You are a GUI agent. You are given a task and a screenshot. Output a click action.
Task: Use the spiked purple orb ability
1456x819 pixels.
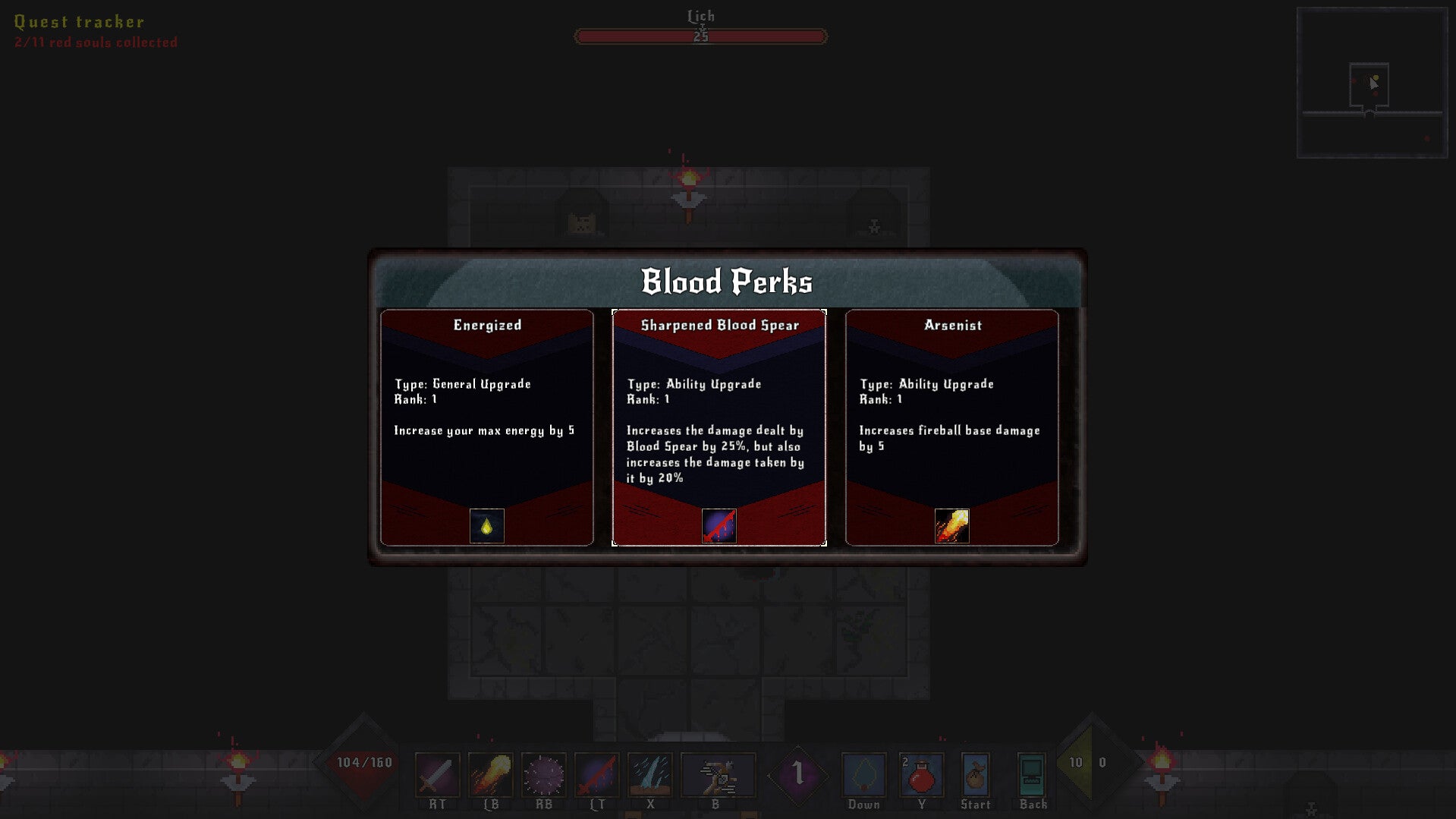tap(544, 775)
